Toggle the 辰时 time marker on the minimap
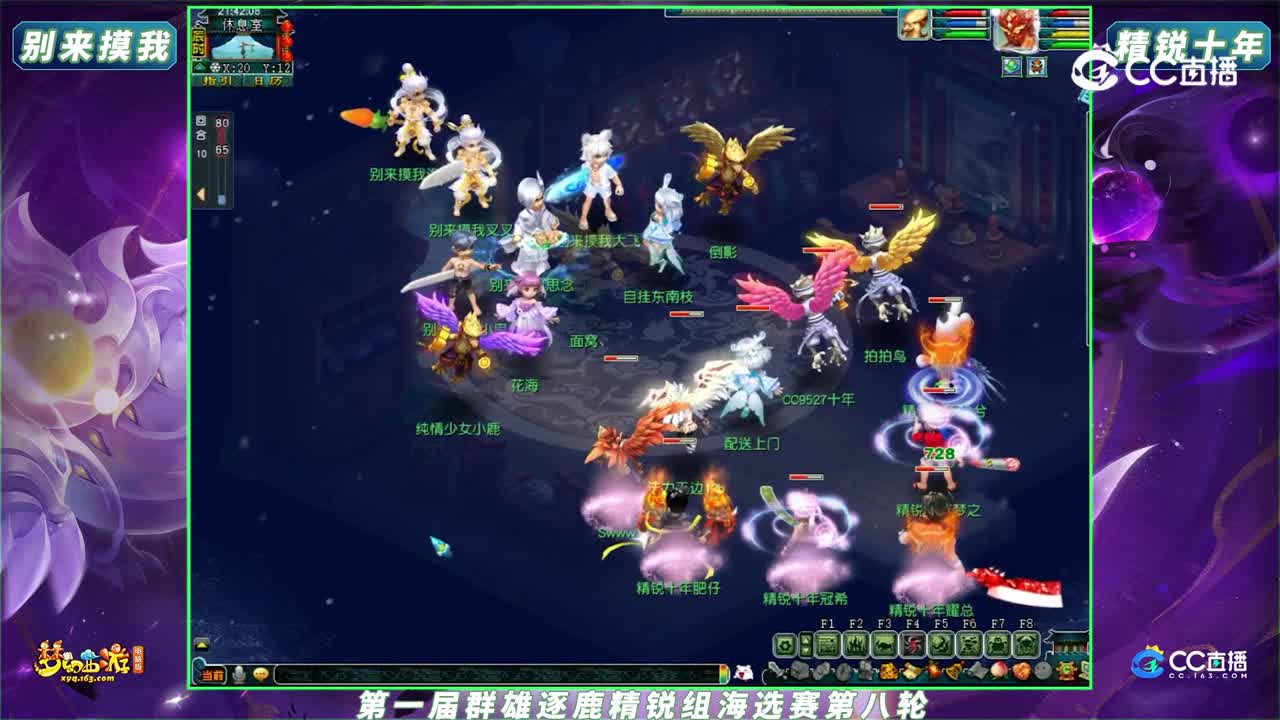The image size is (1280, 720). (197, 43)
